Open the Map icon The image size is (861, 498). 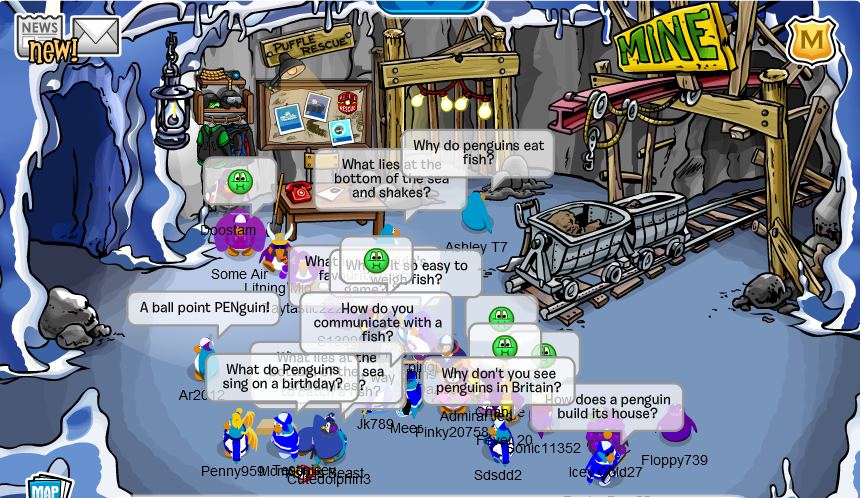click(x=48, y=487)
